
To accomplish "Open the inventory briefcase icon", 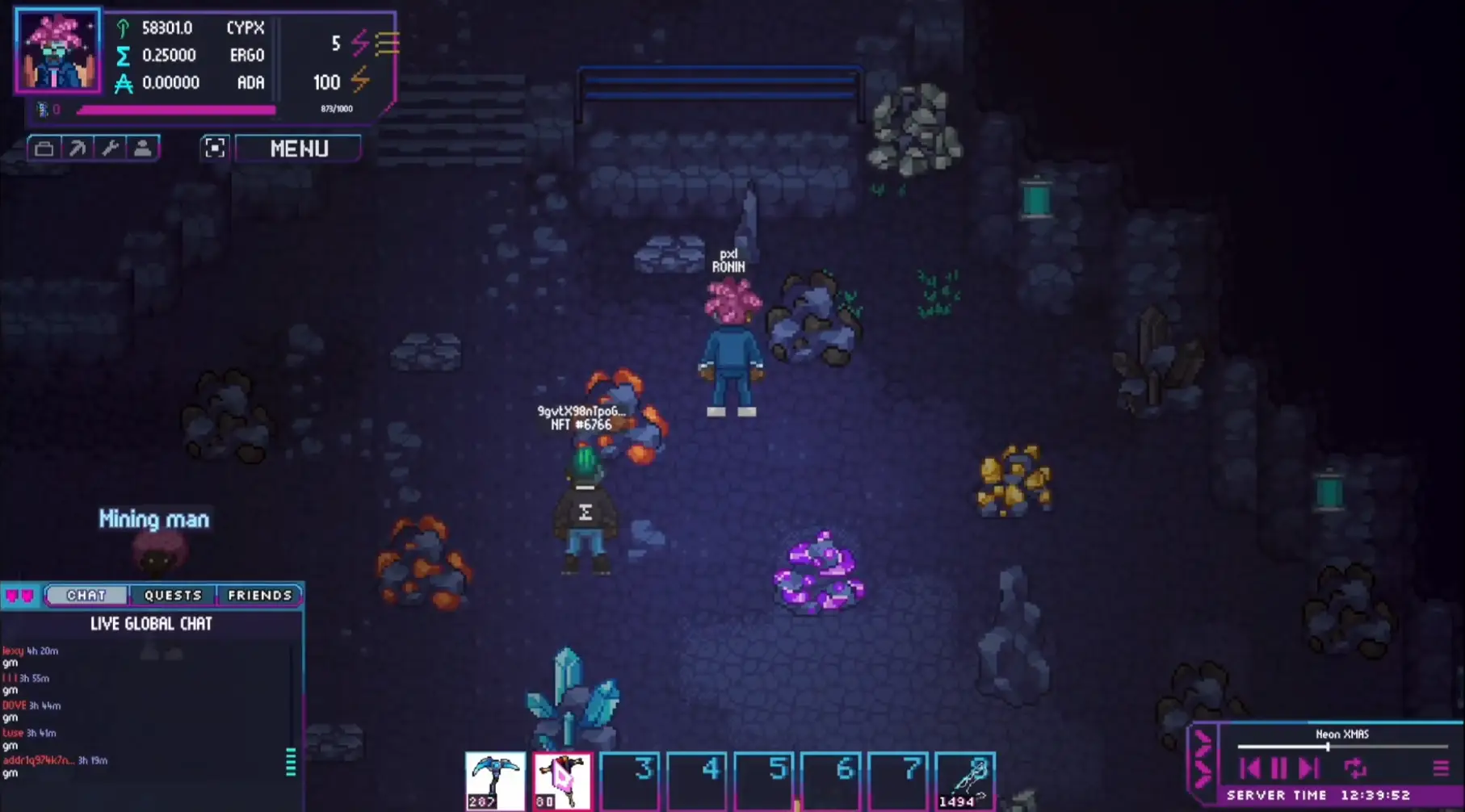I will (45, 148).
